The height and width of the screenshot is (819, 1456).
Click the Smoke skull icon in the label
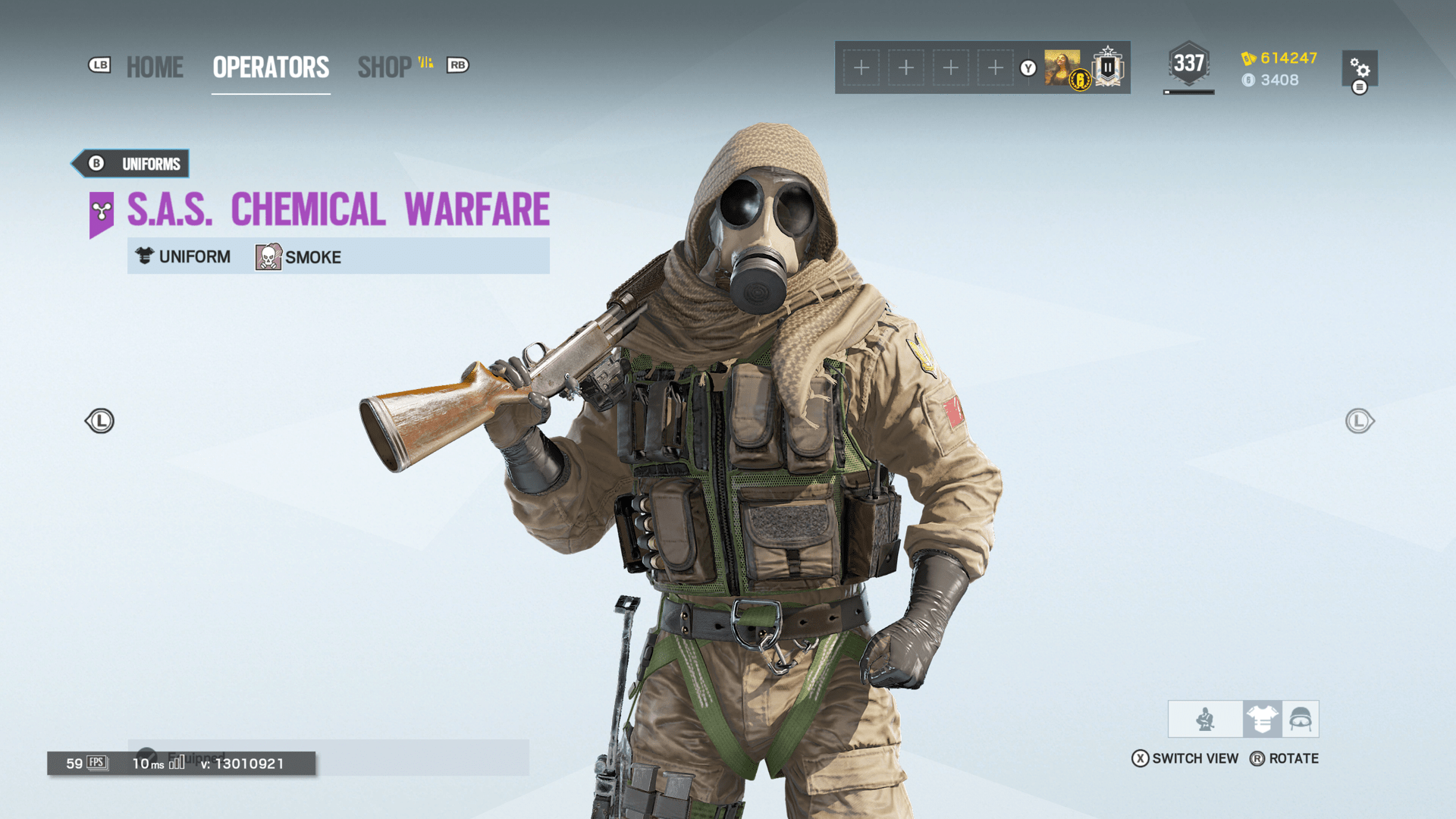click(x=268, y=257)
